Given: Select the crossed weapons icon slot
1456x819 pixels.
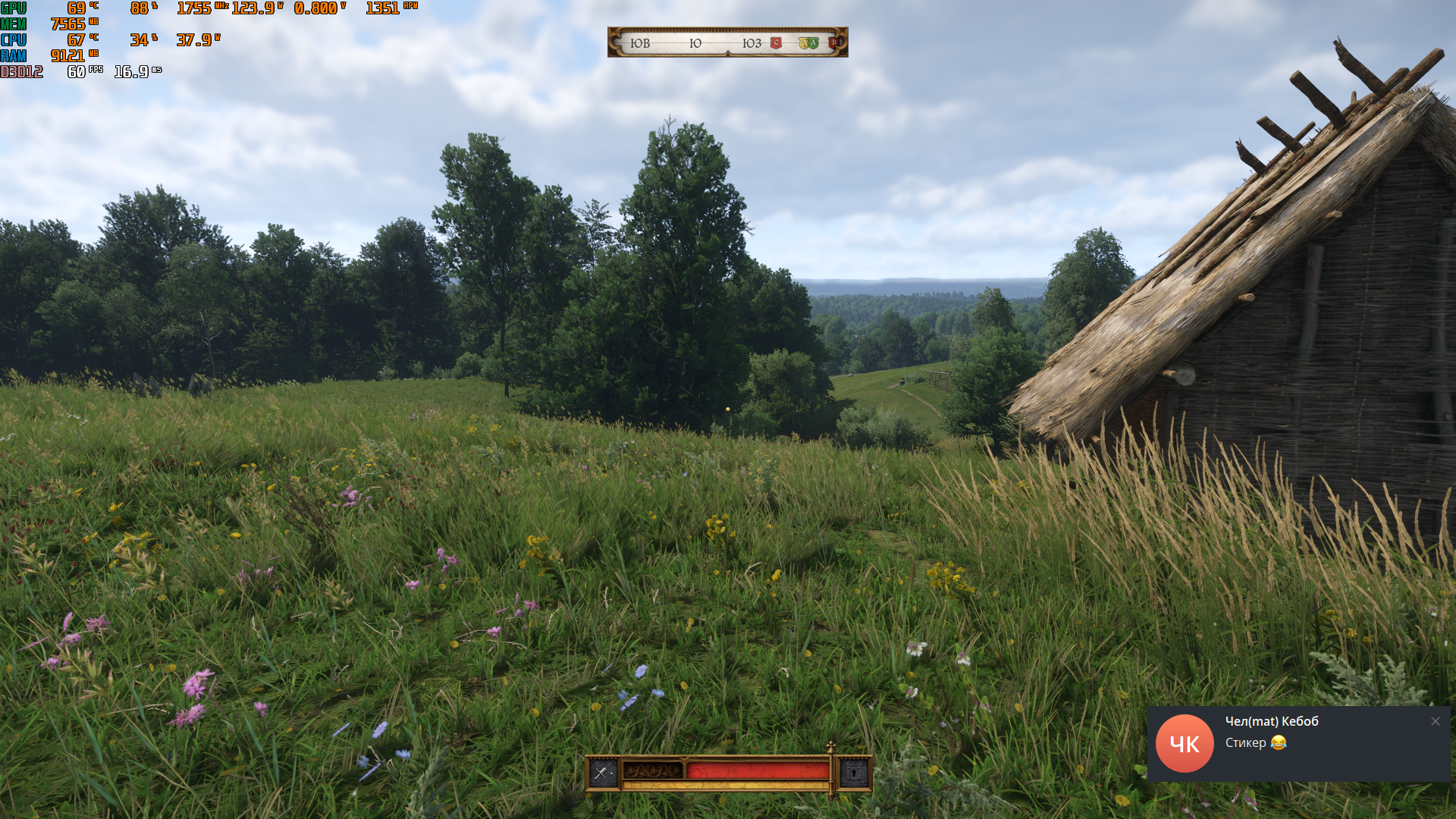Looking at the screenshot, I should click(x=602, y=773).
